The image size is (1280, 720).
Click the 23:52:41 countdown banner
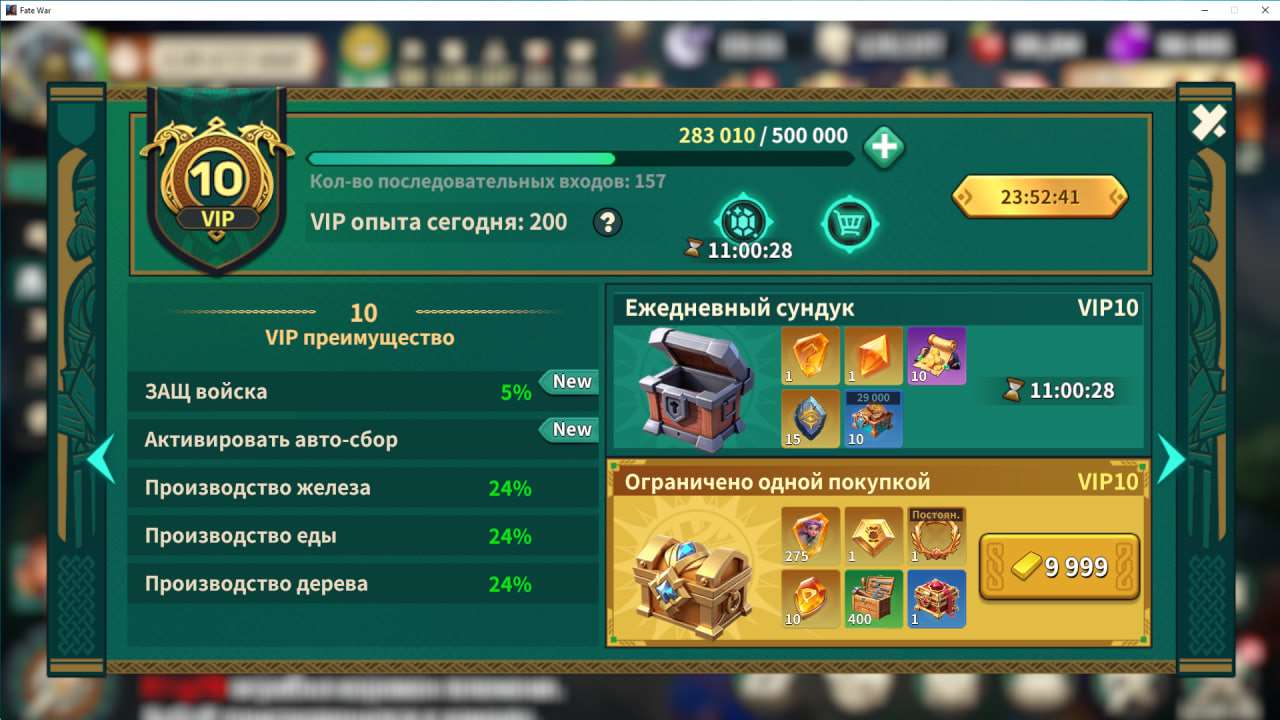[1040, 197]
